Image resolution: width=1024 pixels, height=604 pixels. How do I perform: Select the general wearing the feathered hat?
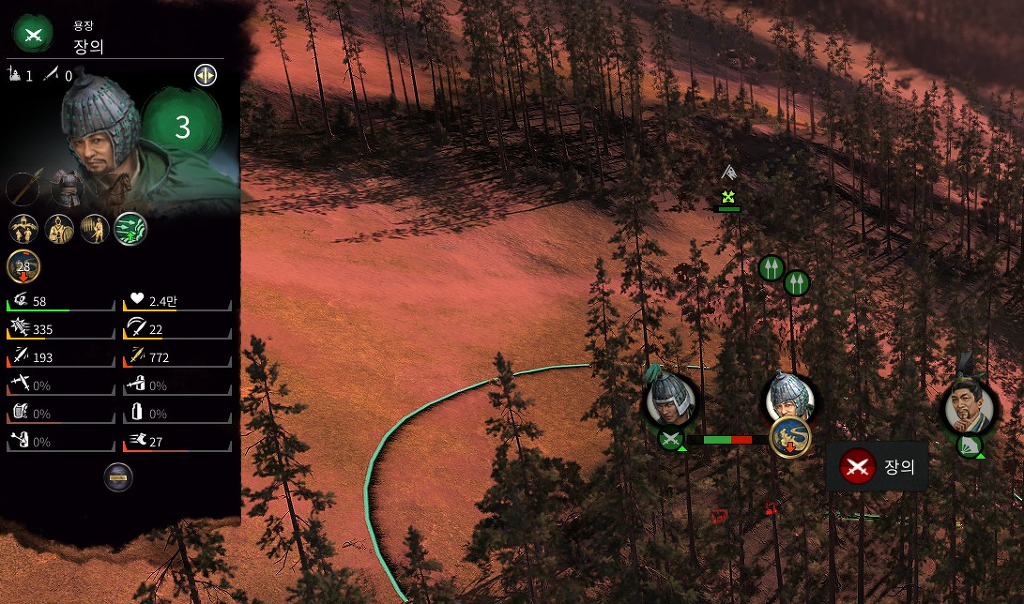[968, 408]
